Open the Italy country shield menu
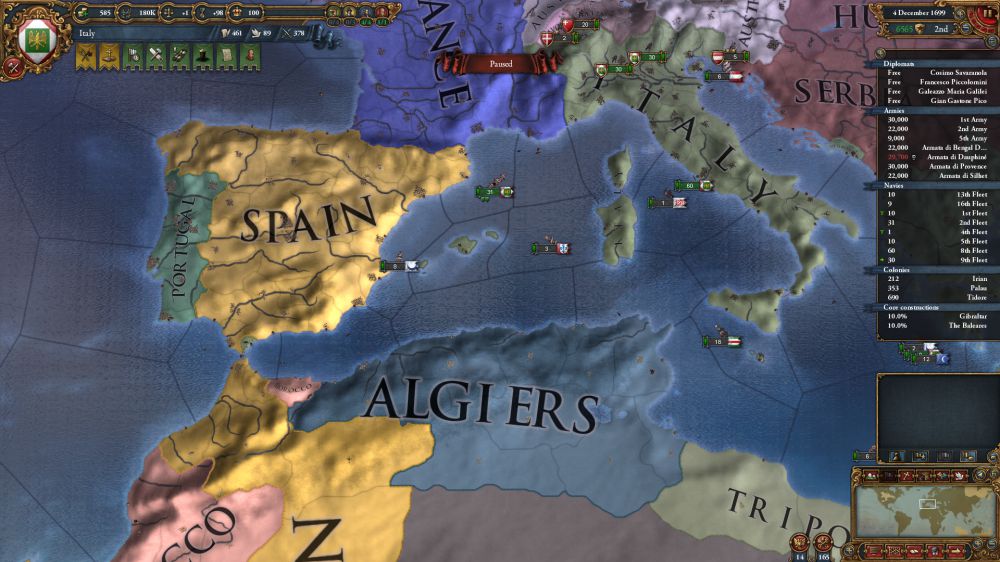Screen dimensions: 1000x562 (36, 40)
